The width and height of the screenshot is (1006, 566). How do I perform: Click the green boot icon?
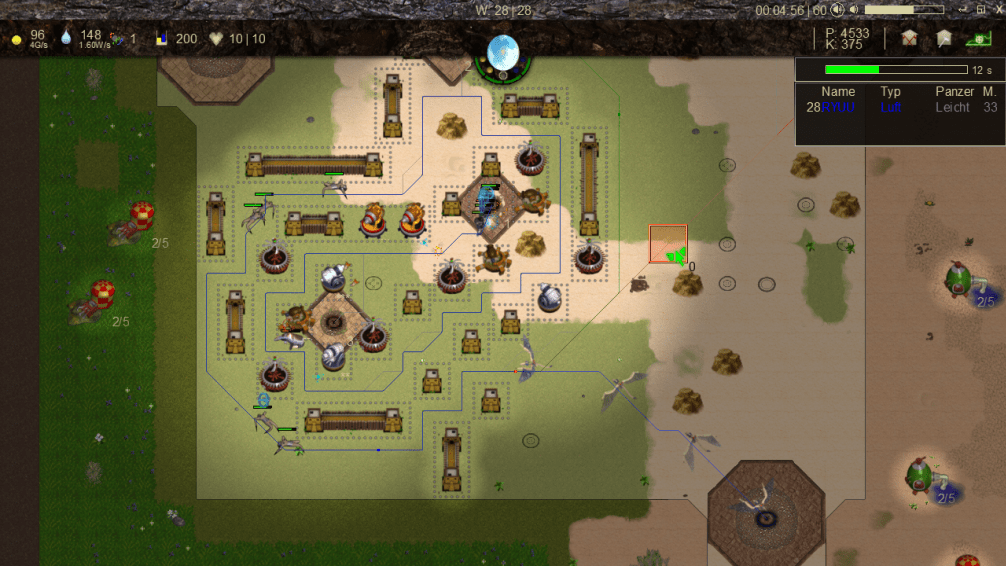[977, 38]
